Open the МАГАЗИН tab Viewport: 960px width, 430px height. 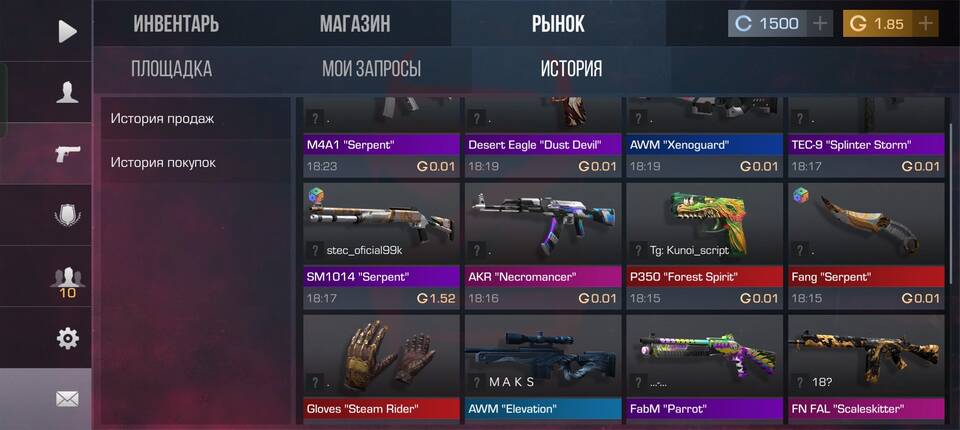point(355,23)
